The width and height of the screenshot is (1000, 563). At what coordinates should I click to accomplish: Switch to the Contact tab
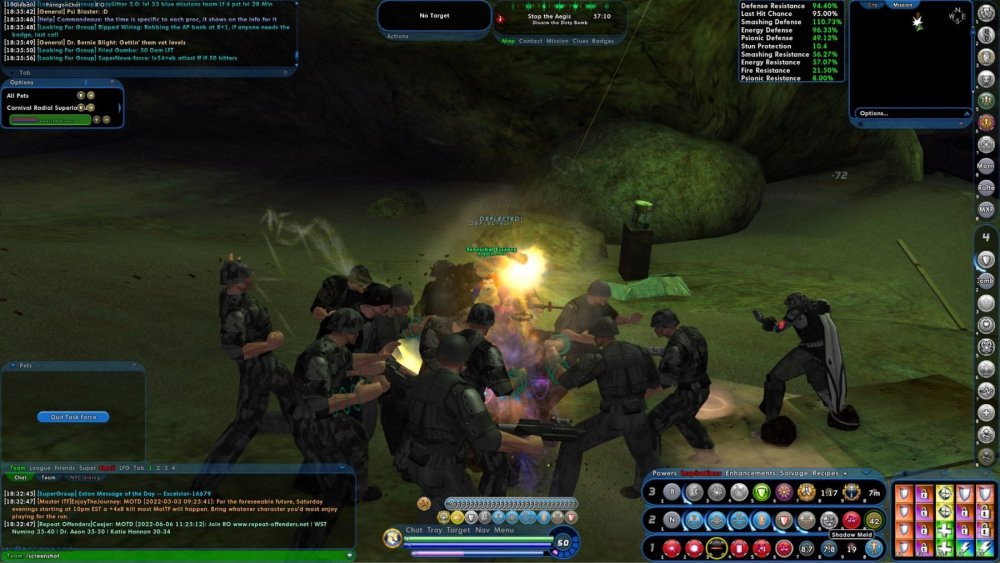[x=530, y=41]
